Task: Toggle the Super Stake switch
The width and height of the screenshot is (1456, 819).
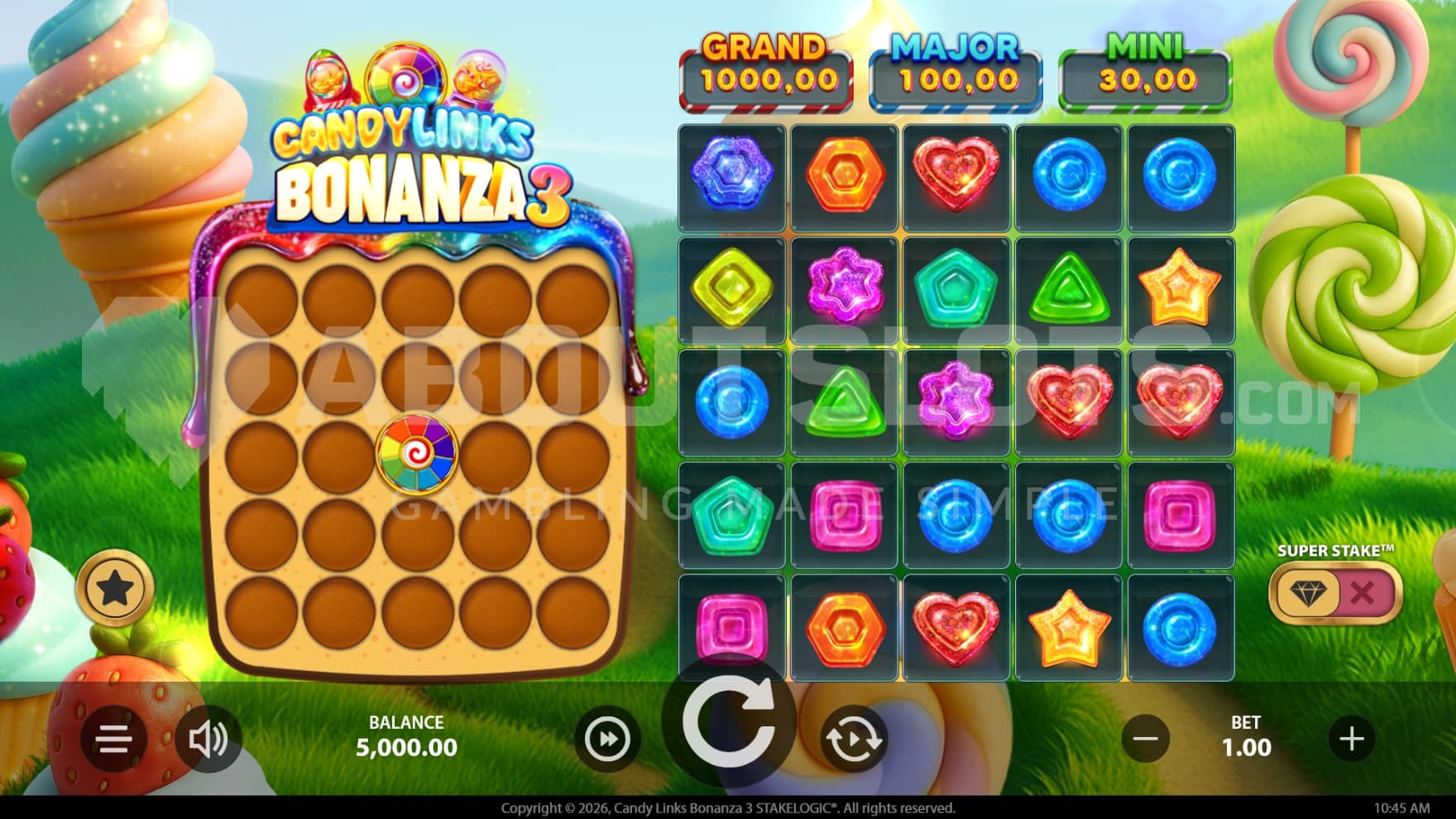Action: coord(1334,592)
